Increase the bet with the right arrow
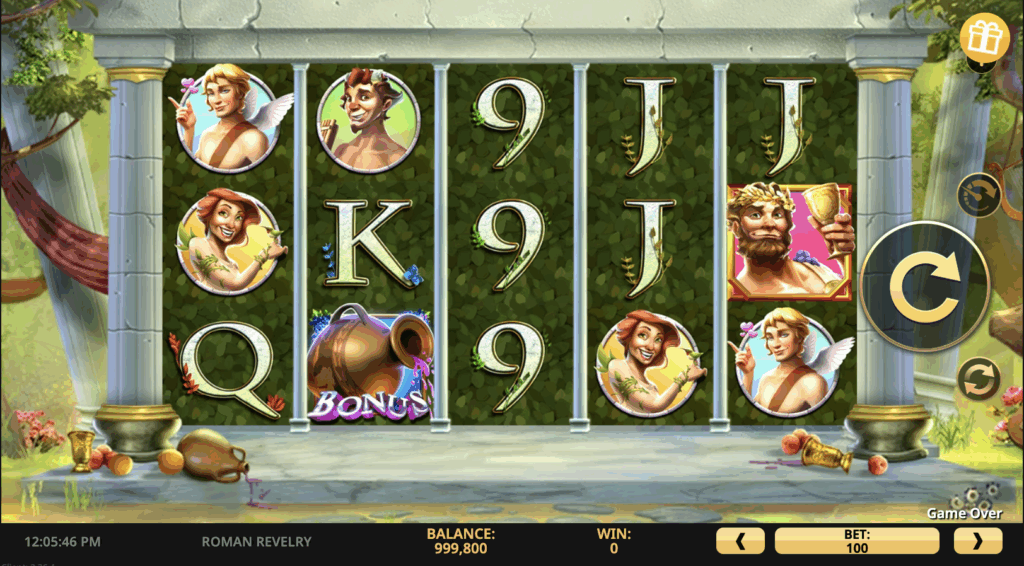The image size is (1024, 566). (977, 541)
